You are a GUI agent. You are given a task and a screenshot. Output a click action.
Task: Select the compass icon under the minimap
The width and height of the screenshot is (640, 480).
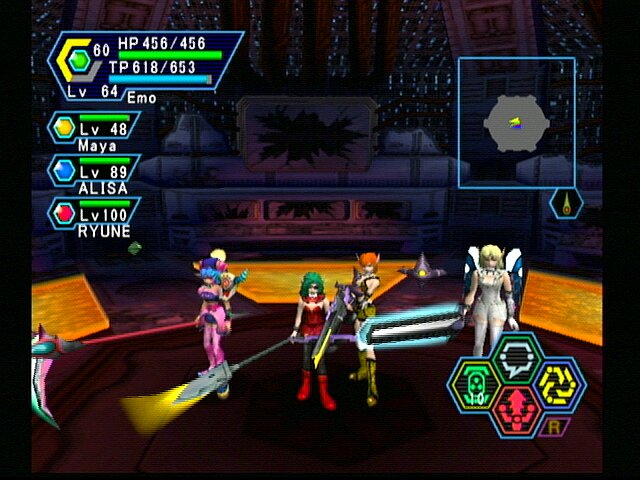[566, 204]
